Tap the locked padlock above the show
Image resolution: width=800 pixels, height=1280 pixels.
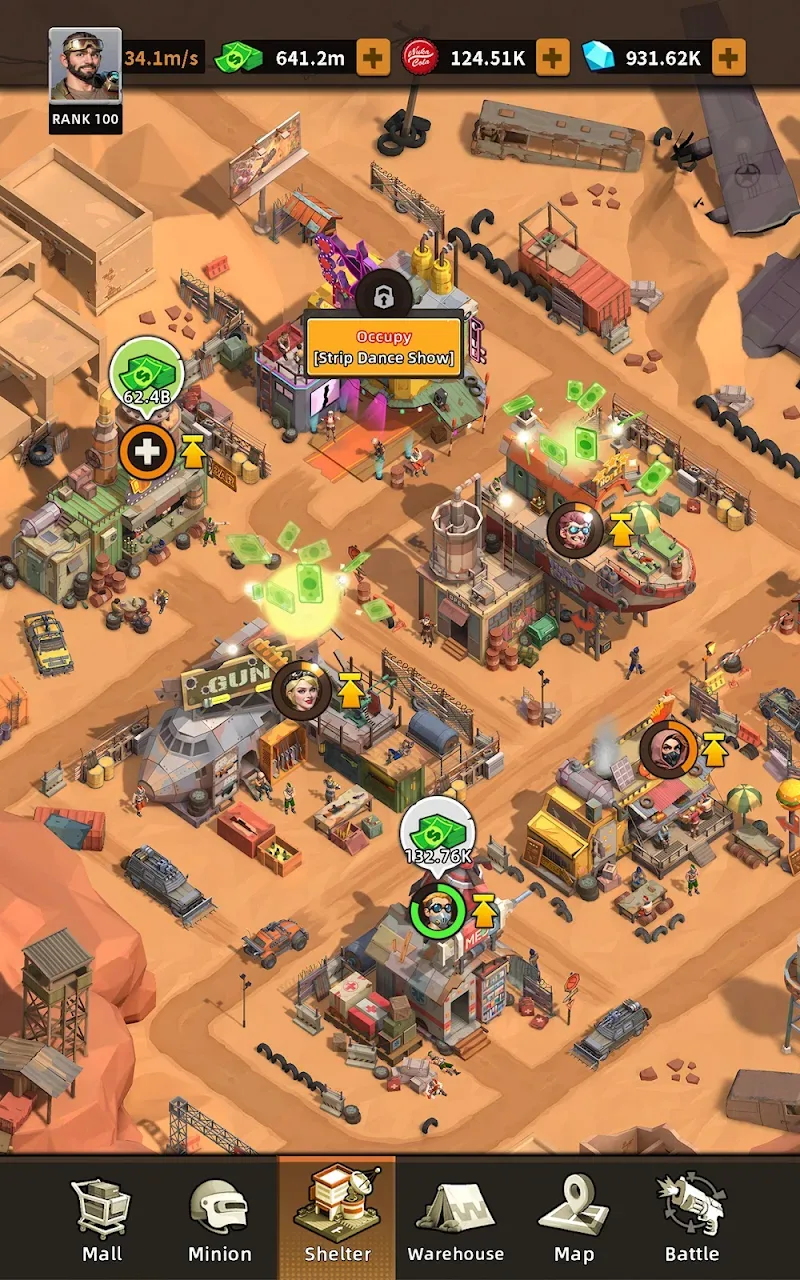point(384,295)
